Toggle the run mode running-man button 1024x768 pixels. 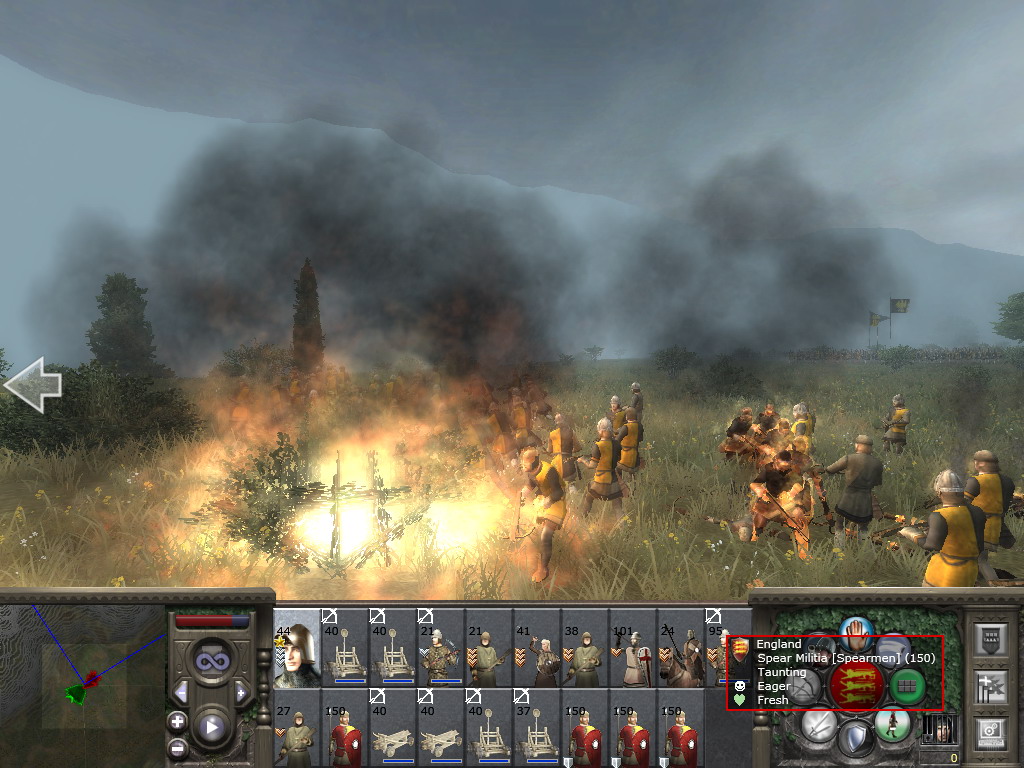pyautogui.click(x=892, y=723)
